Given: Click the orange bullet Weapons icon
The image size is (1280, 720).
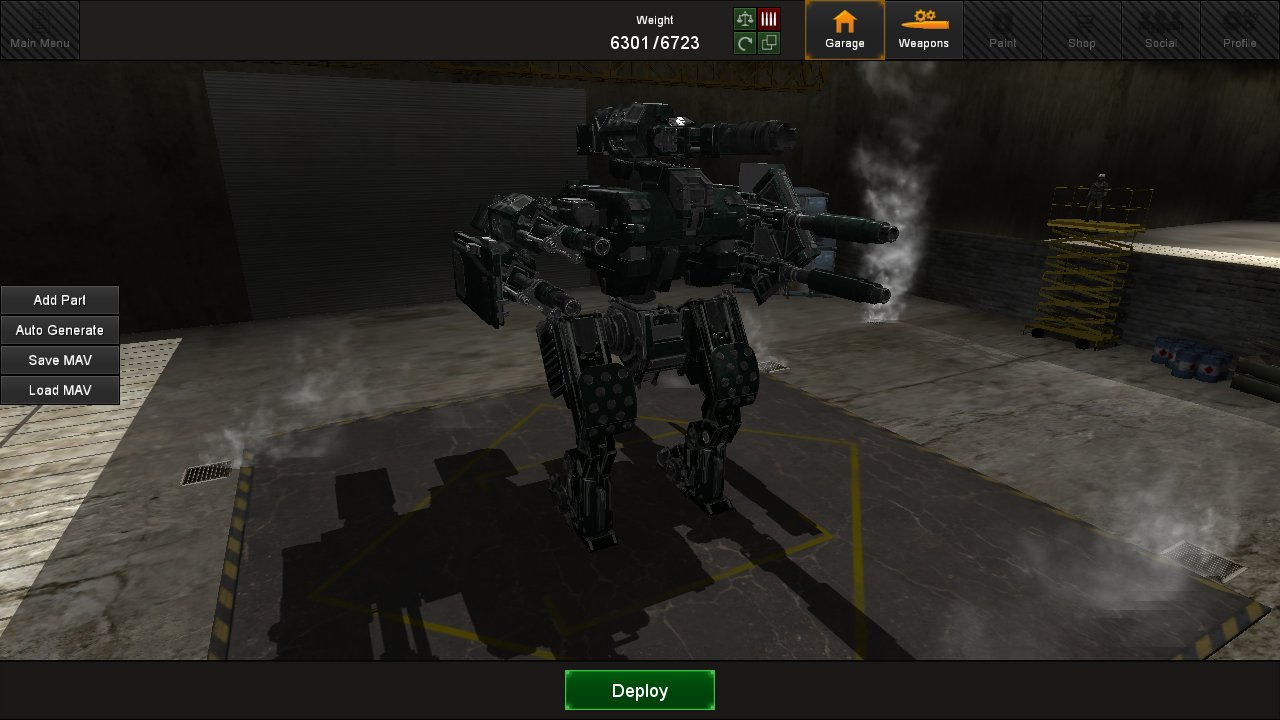Looking at the screenshot, I should coord(924,17).
